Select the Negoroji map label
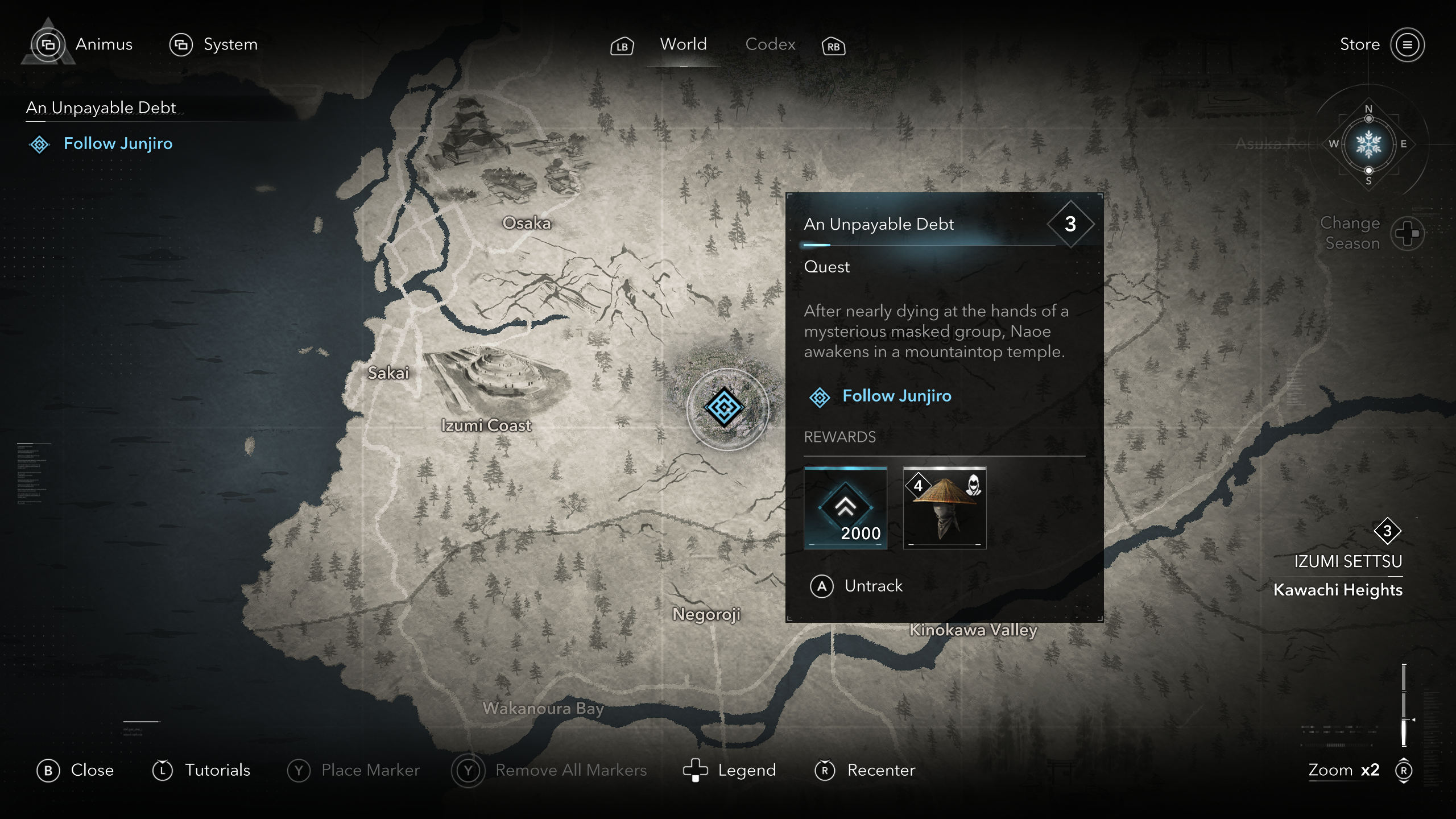 706,614
